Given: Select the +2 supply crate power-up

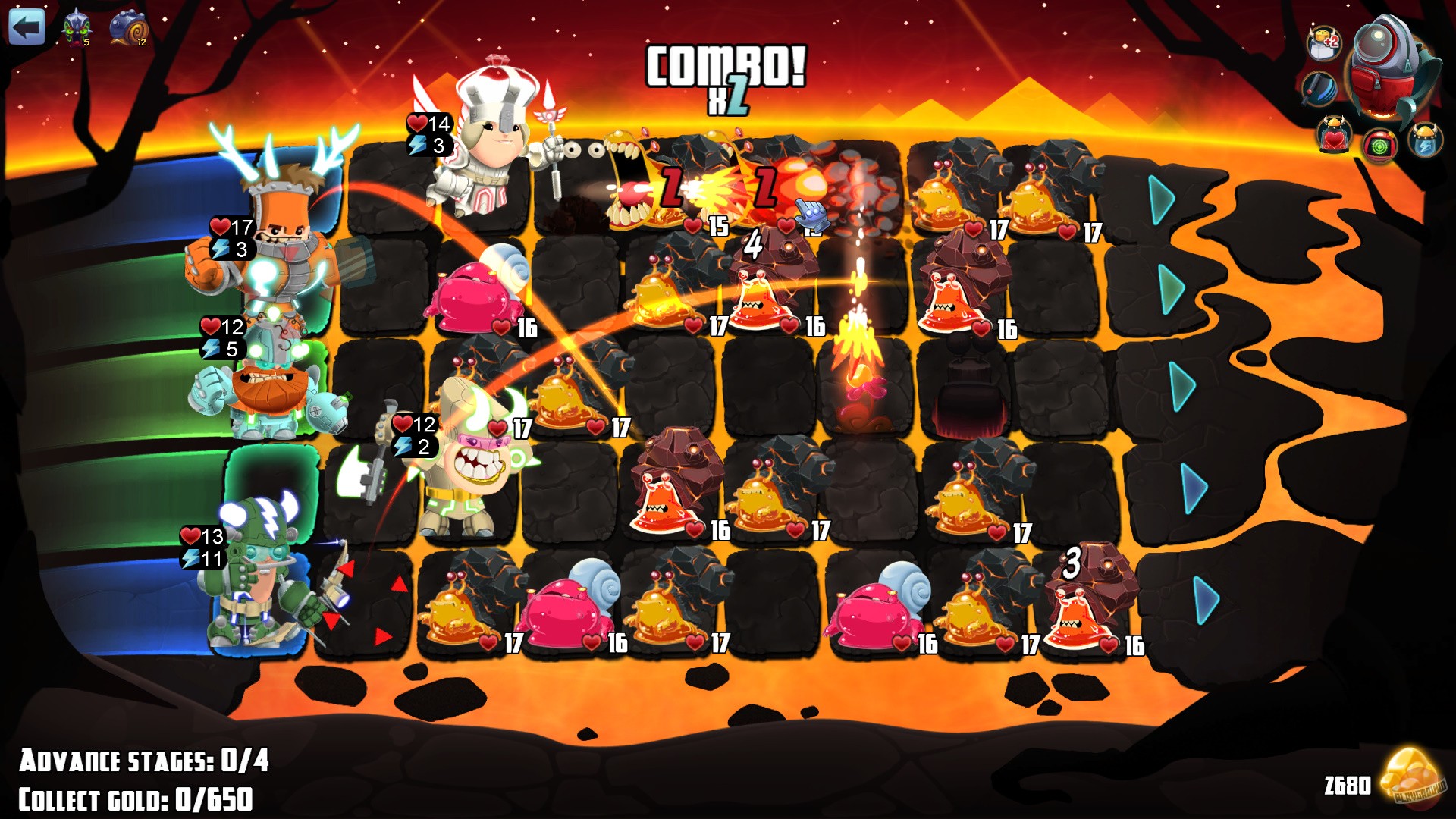Looking at the screenshot, I should pyautogui.click(x=1324, y=43).
